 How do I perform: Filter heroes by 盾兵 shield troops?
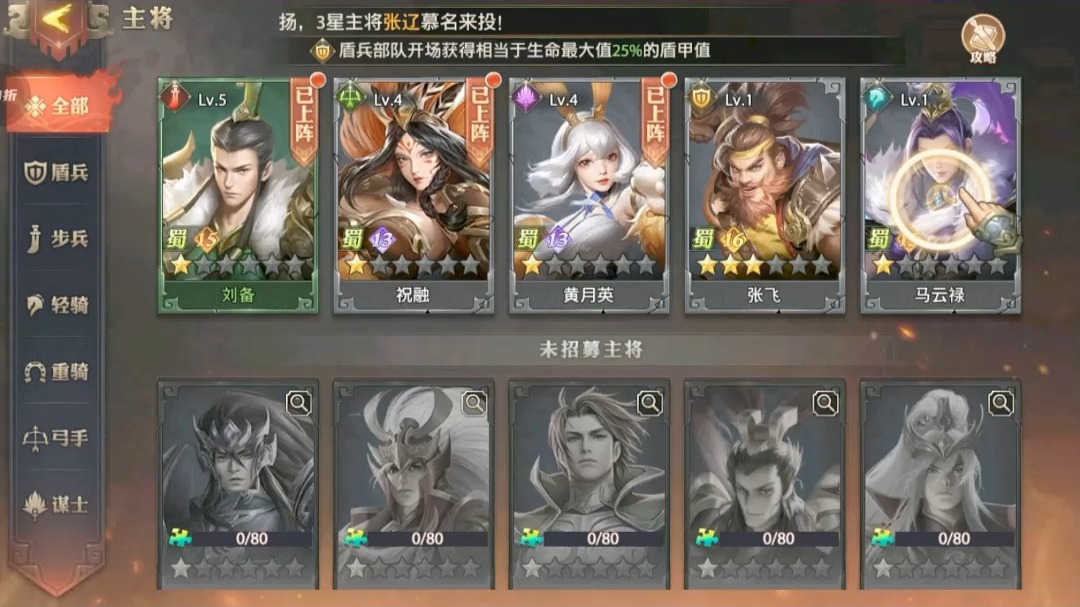(x=58, y=172)
